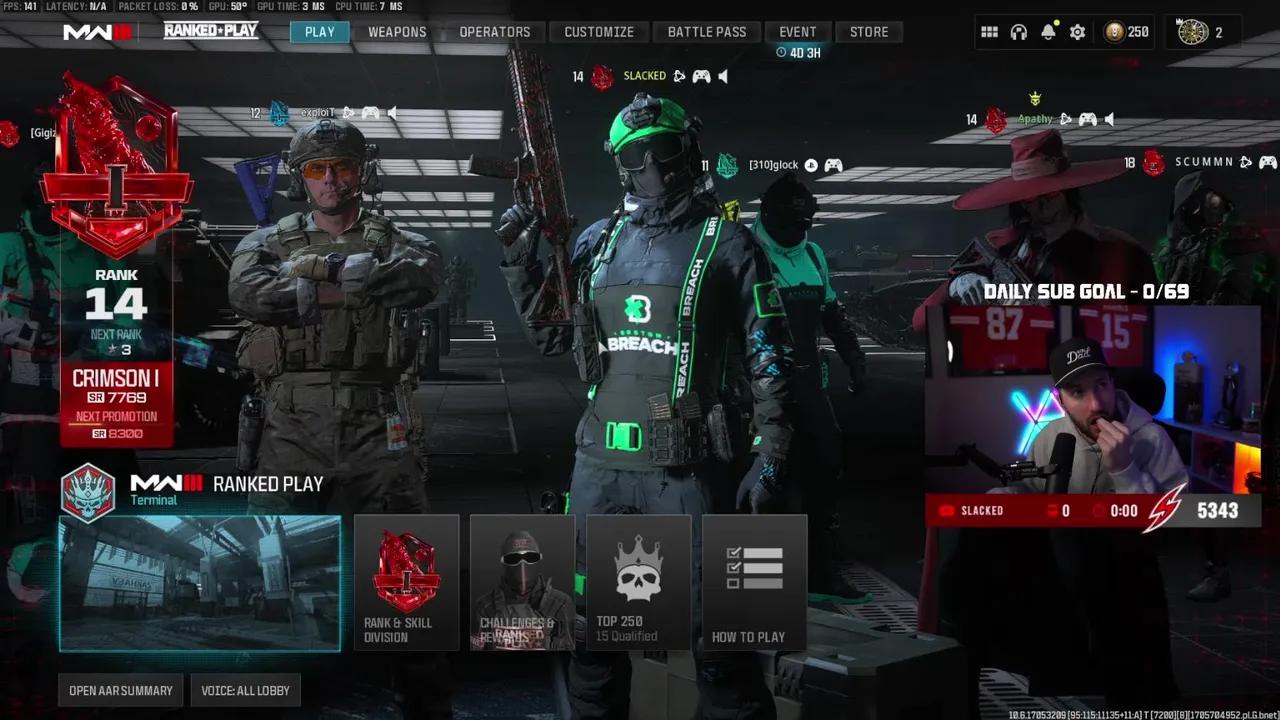
Task: Check the notifications bell
Action: (x=1048, y=32)
